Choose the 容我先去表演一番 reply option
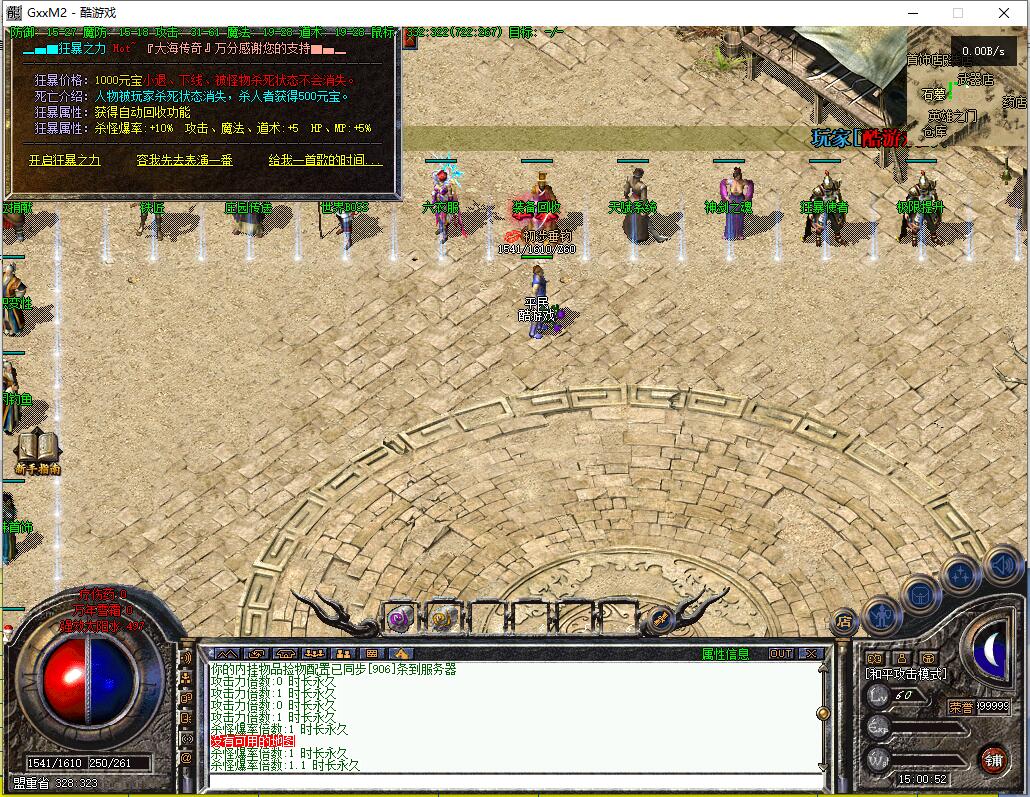The width and height of the screenshot is (1030, 797). click(184, 160)
